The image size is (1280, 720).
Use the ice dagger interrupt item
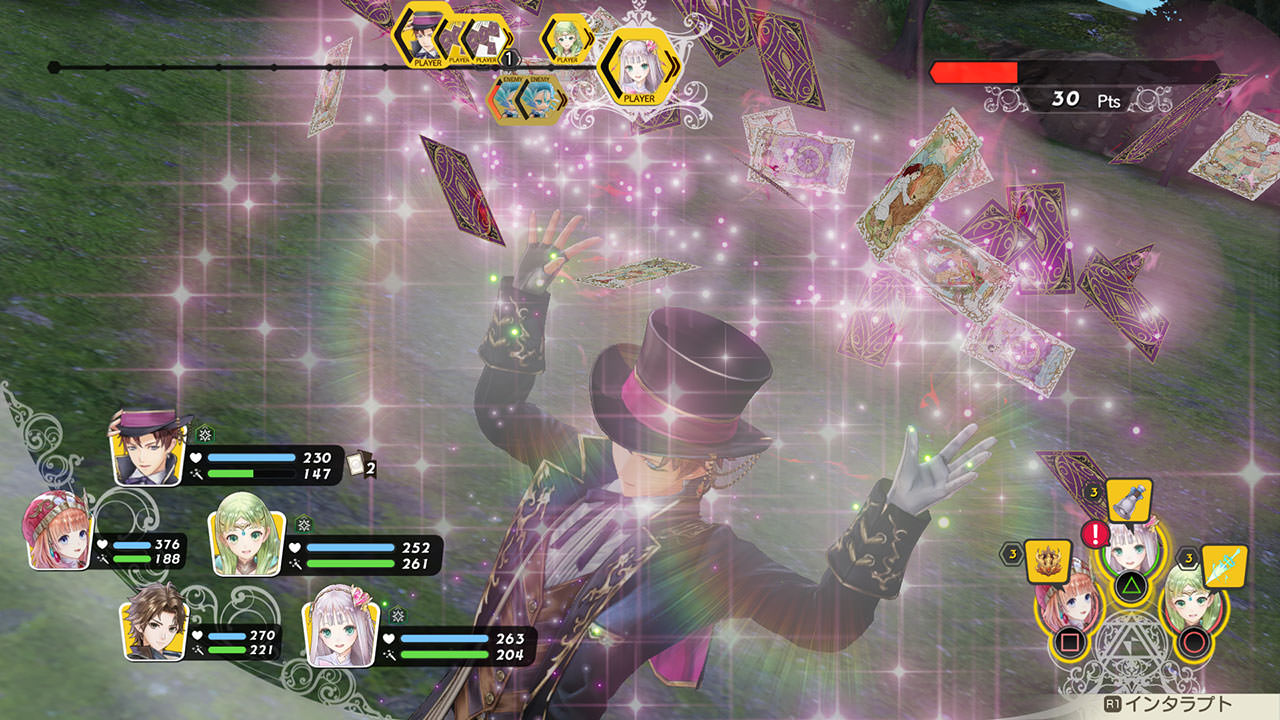(1224, 565)
